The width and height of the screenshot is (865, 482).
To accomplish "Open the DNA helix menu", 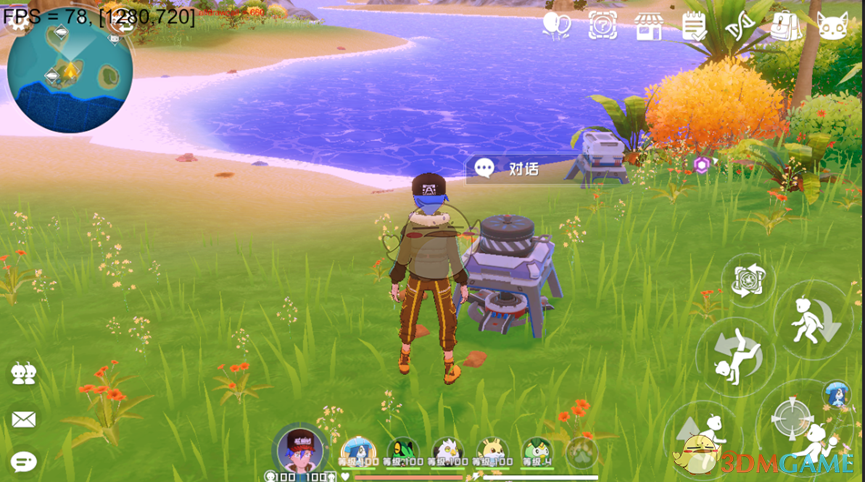I will (741, 26).
